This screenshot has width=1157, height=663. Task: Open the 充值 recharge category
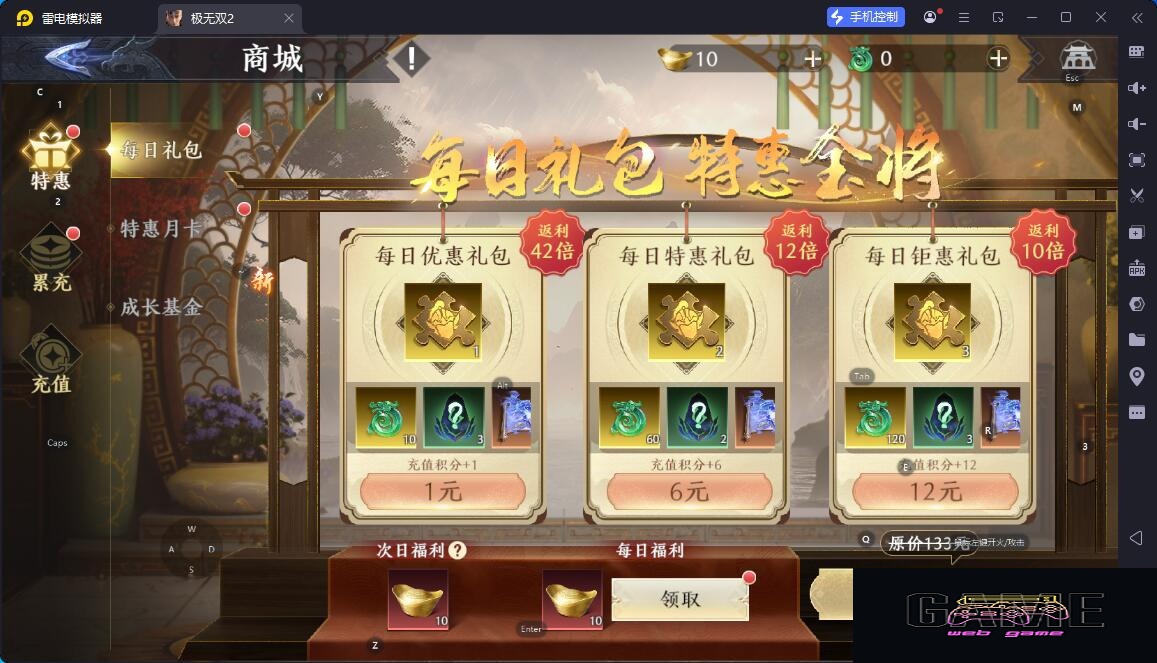coord(51,360)
